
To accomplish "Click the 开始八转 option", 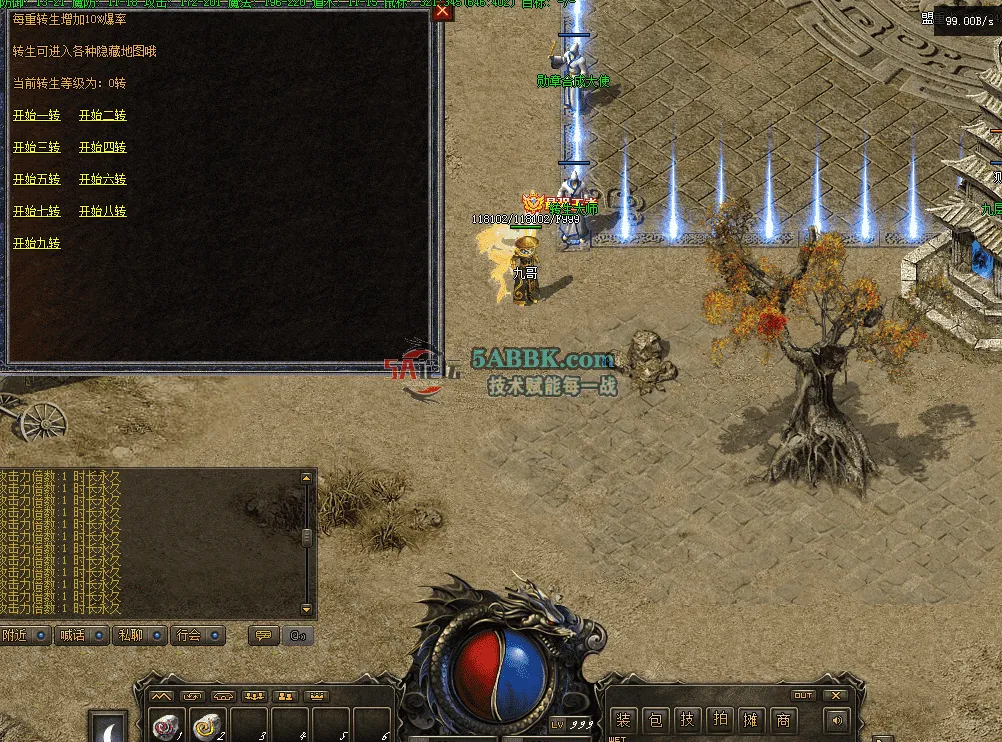I will pyautogui.click(x=103, y=212).
